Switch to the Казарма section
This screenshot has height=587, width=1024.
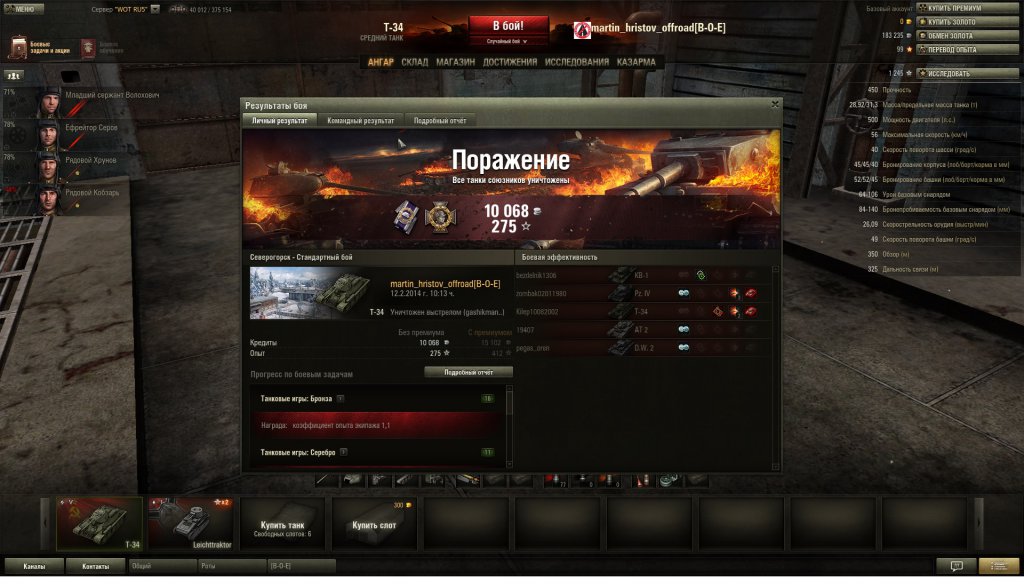click(x=636, y=62)
